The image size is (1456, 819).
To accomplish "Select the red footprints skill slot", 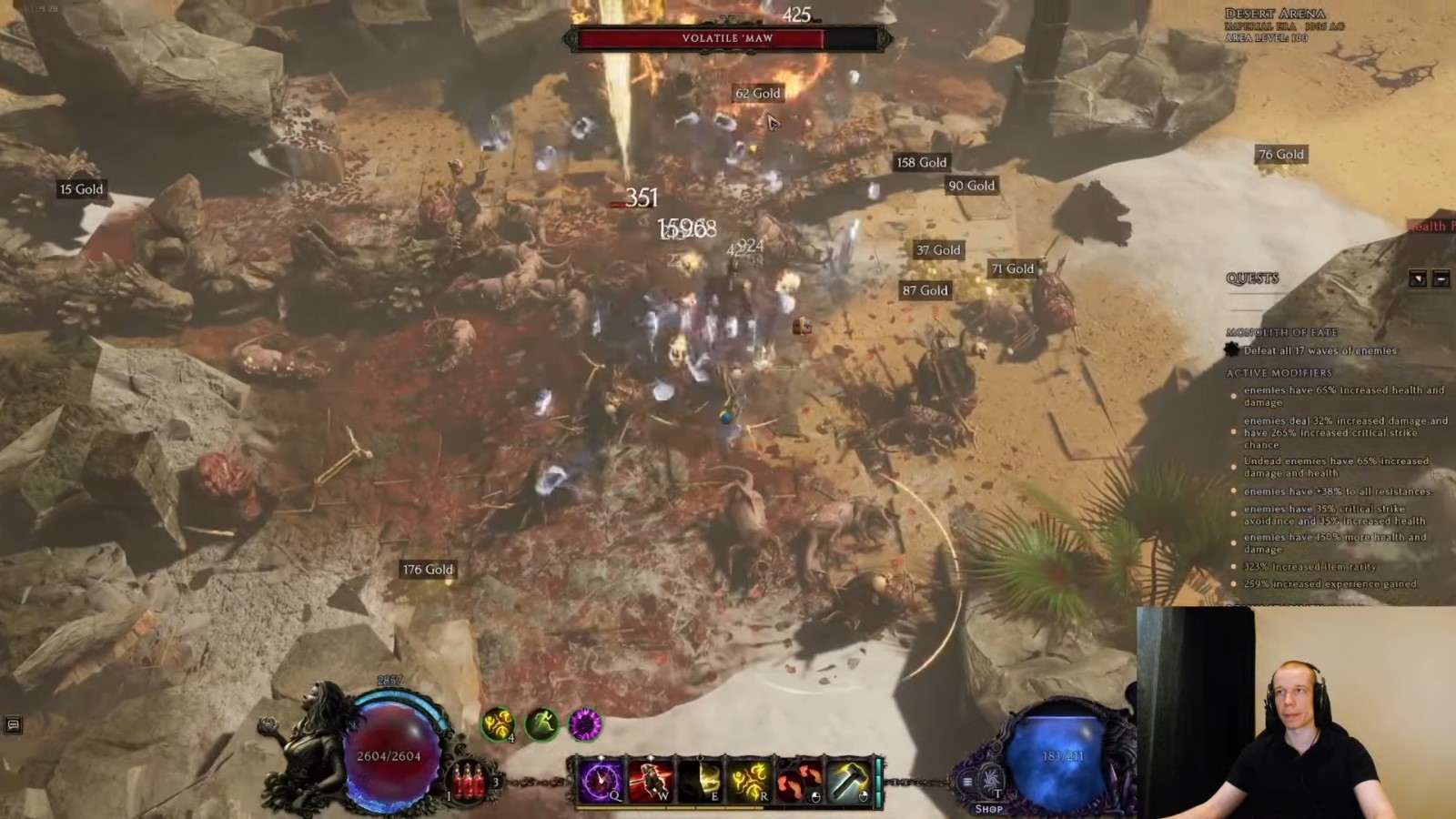I will (x=800, y=781).
